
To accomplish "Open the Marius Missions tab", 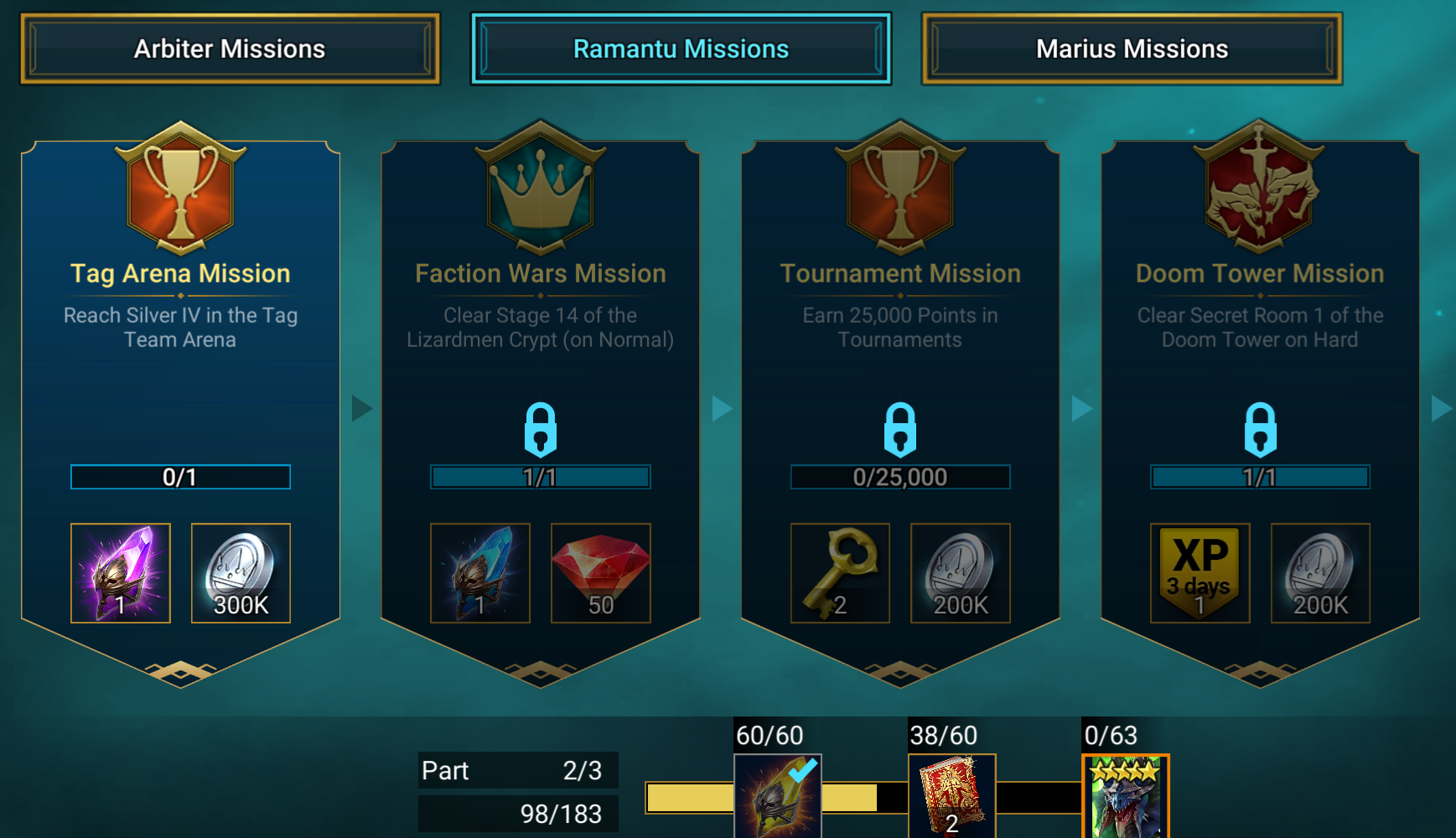I will tap(1132, 49).
